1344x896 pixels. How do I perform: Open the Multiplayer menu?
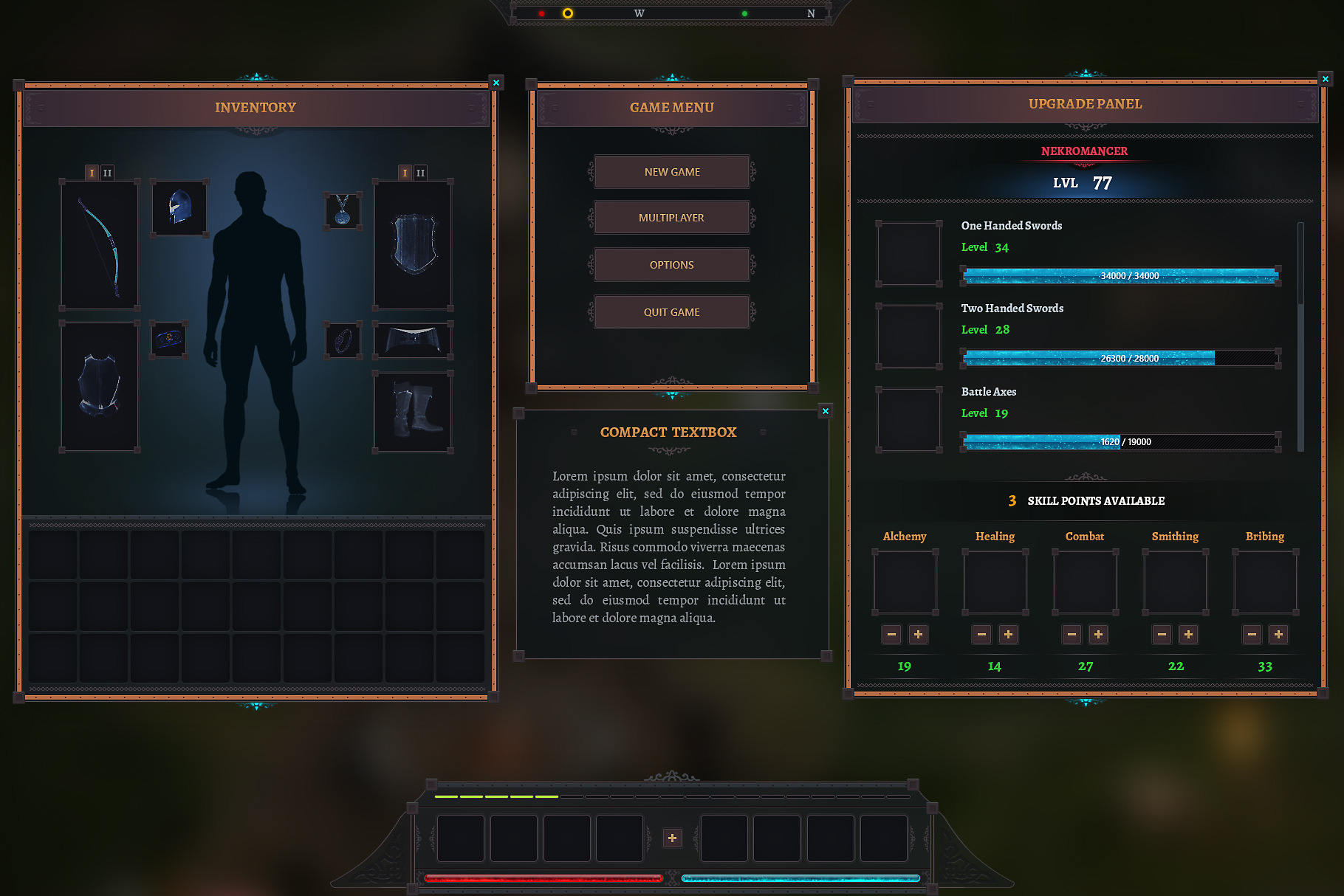pyautogui.click(x=671, y=218)
